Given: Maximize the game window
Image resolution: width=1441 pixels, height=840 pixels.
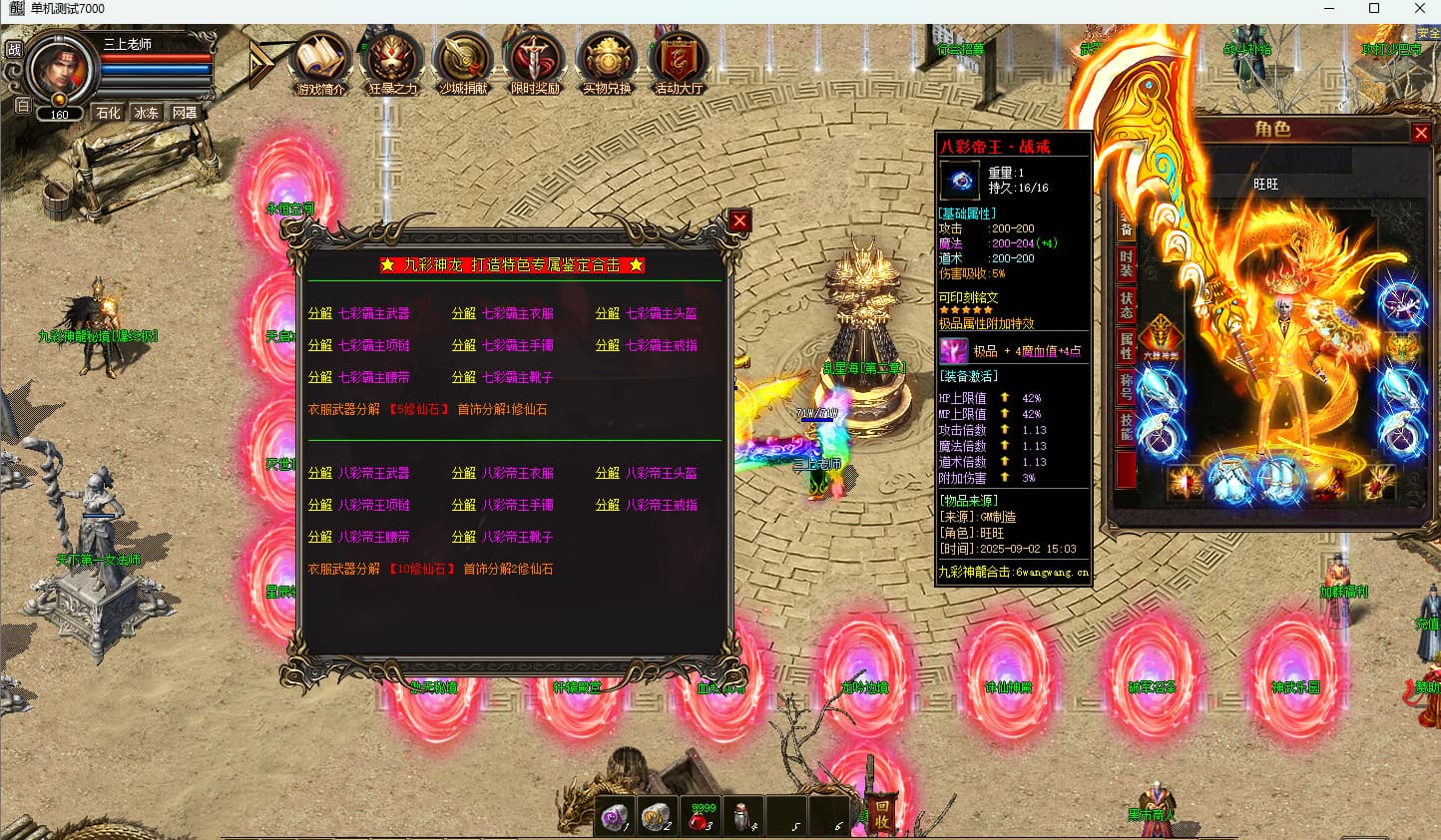Looking at the screenshot, I should (1374, 9).
